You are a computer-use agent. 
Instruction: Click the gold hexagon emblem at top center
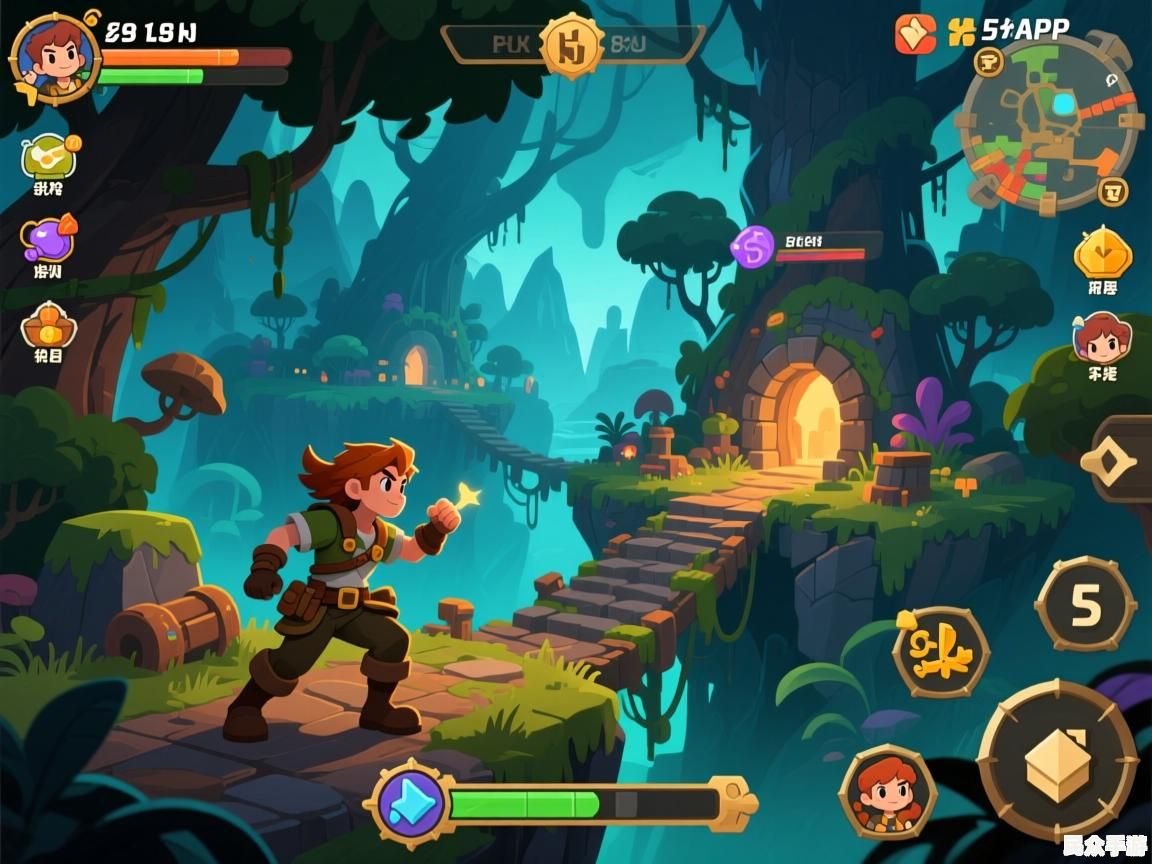(x=572, y=45)
